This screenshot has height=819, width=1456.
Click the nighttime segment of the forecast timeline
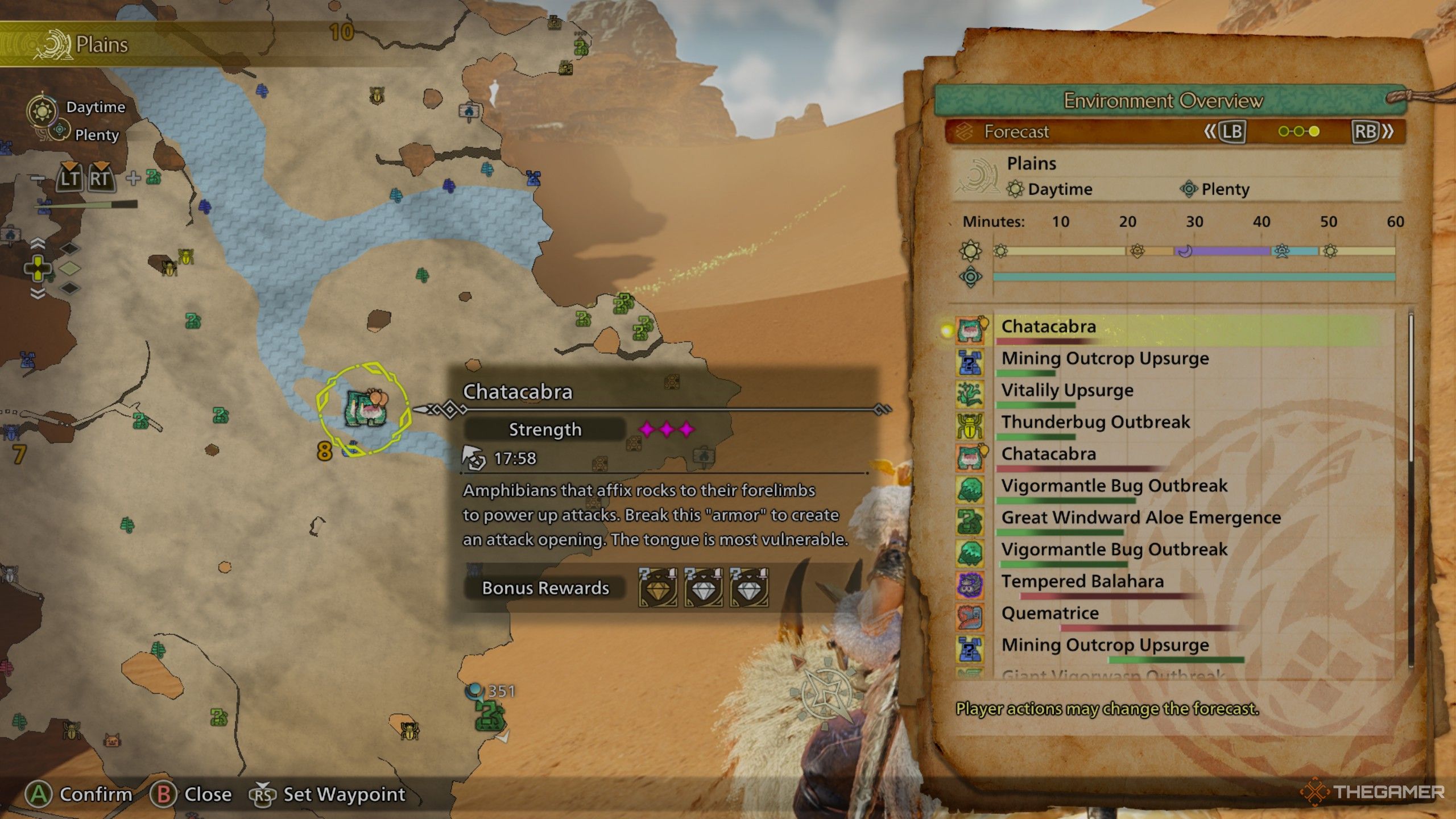click(x=1223, y=251)
